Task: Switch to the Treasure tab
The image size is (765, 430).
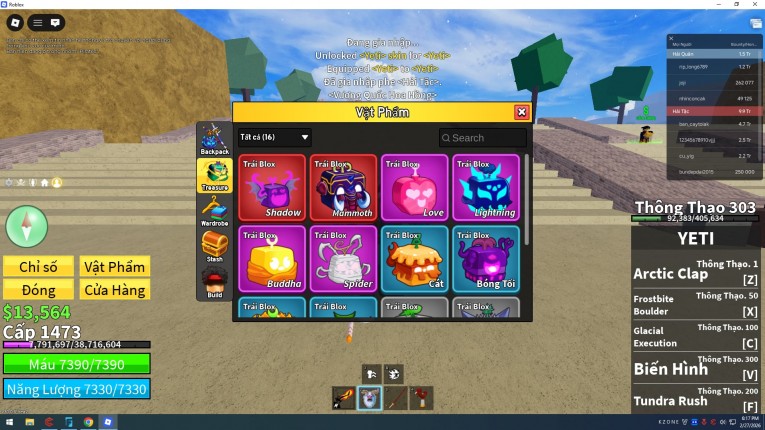Action: 215,174
